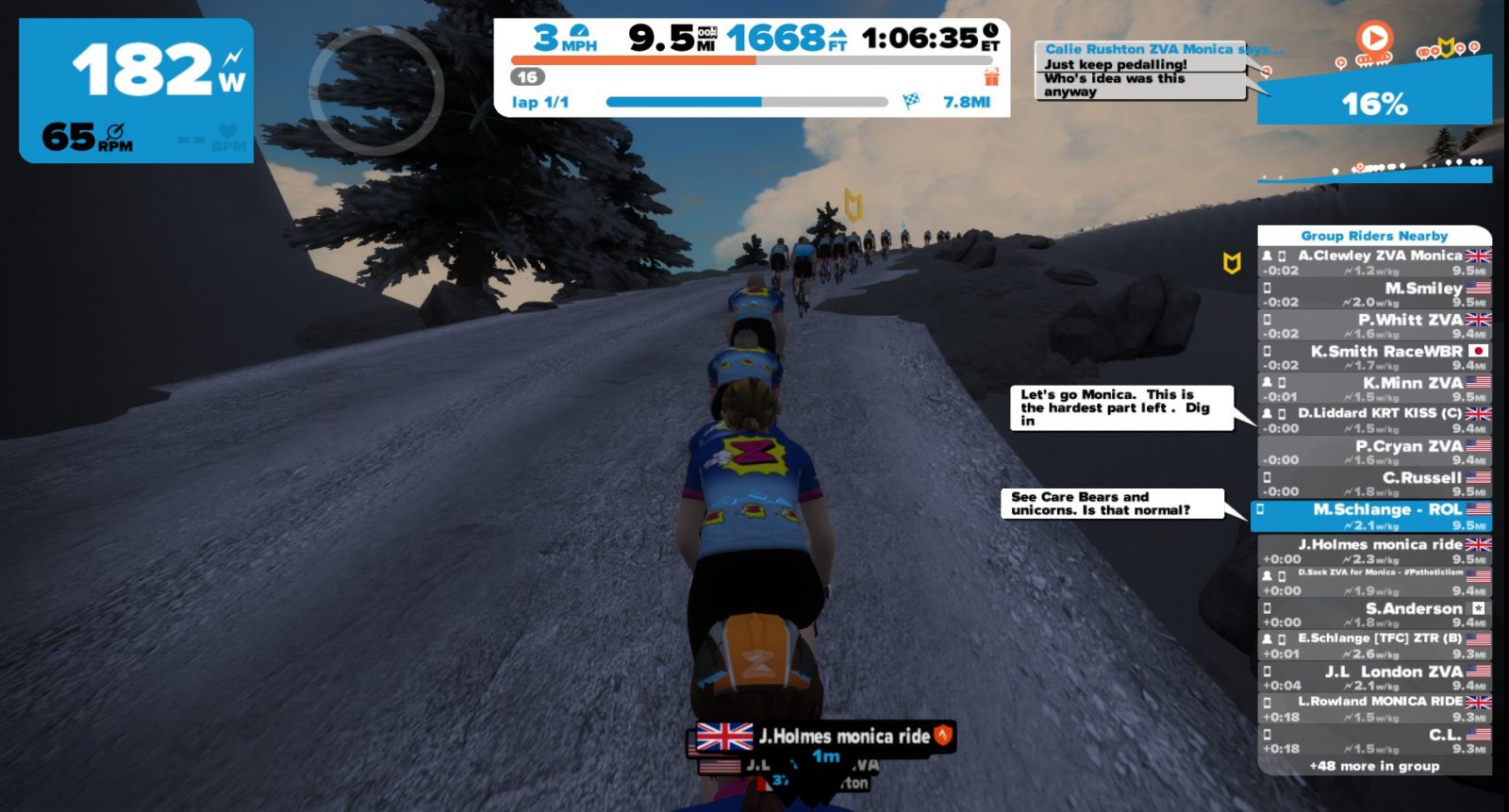
Task: Pick K.Smith RaceWBR in riders list
Action: point(1374,357)
